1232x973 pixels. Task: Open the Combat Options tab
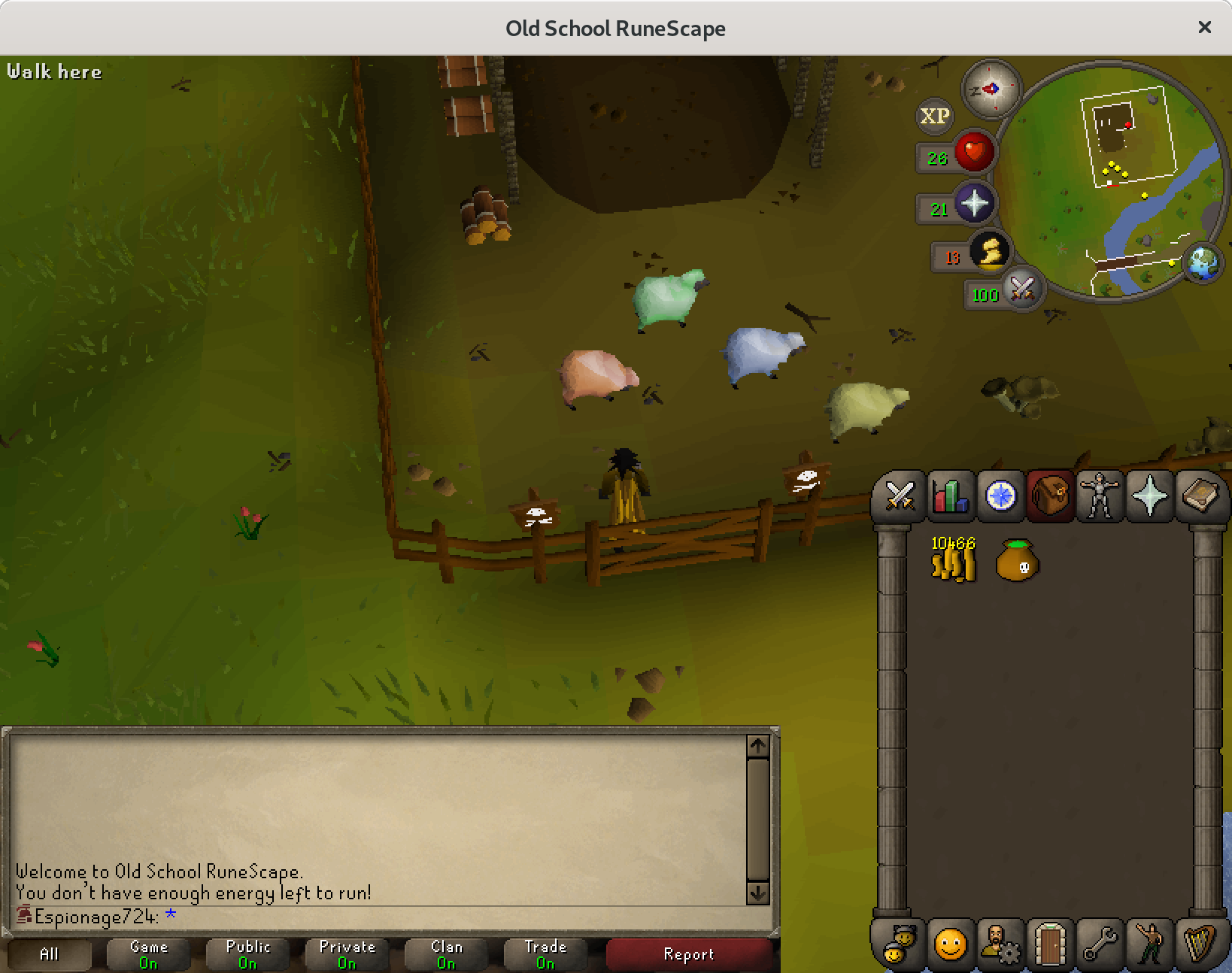[x=900, y=496]
